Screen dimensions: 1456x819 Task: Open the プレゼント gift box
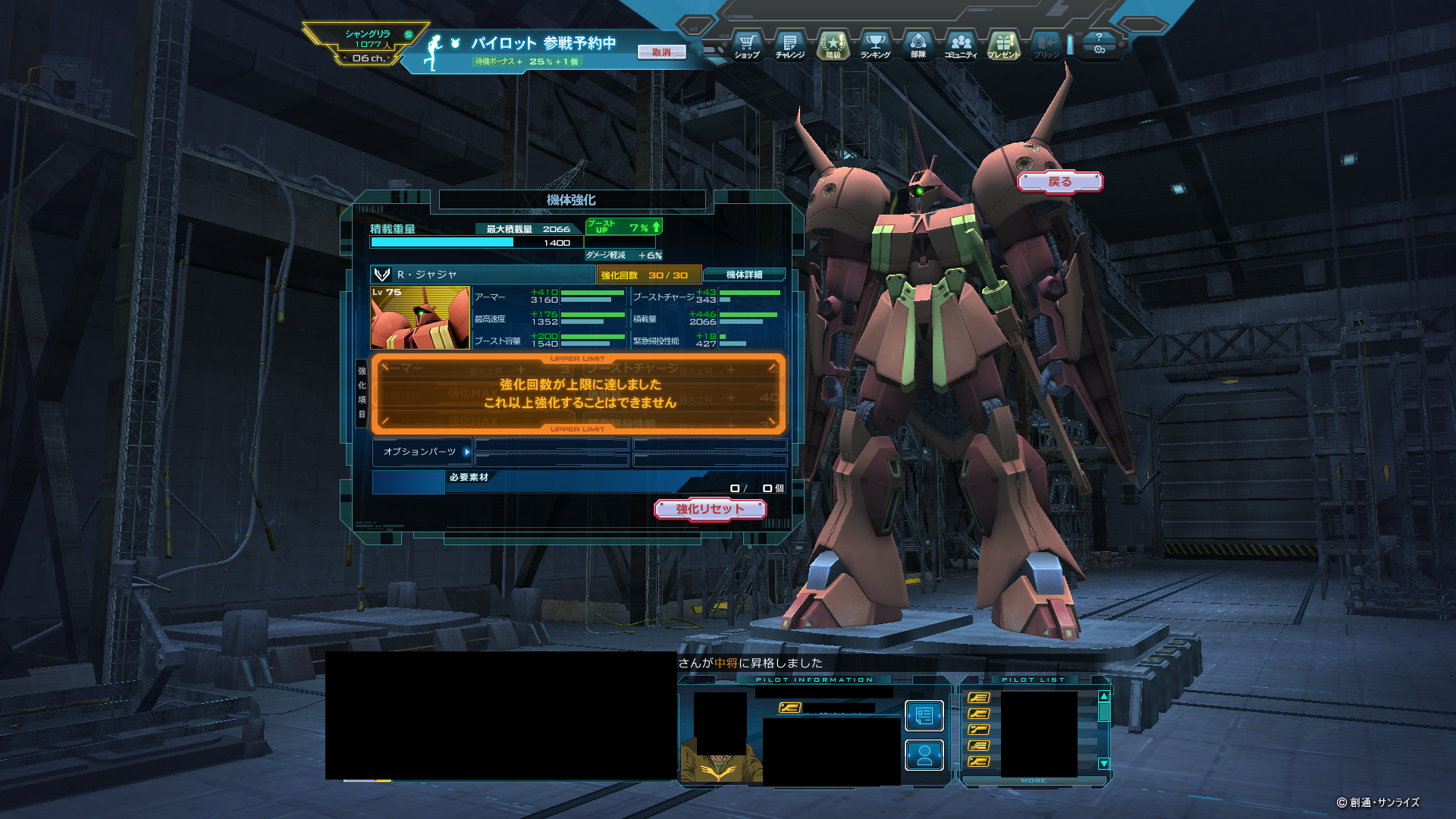coord(1003,45)
